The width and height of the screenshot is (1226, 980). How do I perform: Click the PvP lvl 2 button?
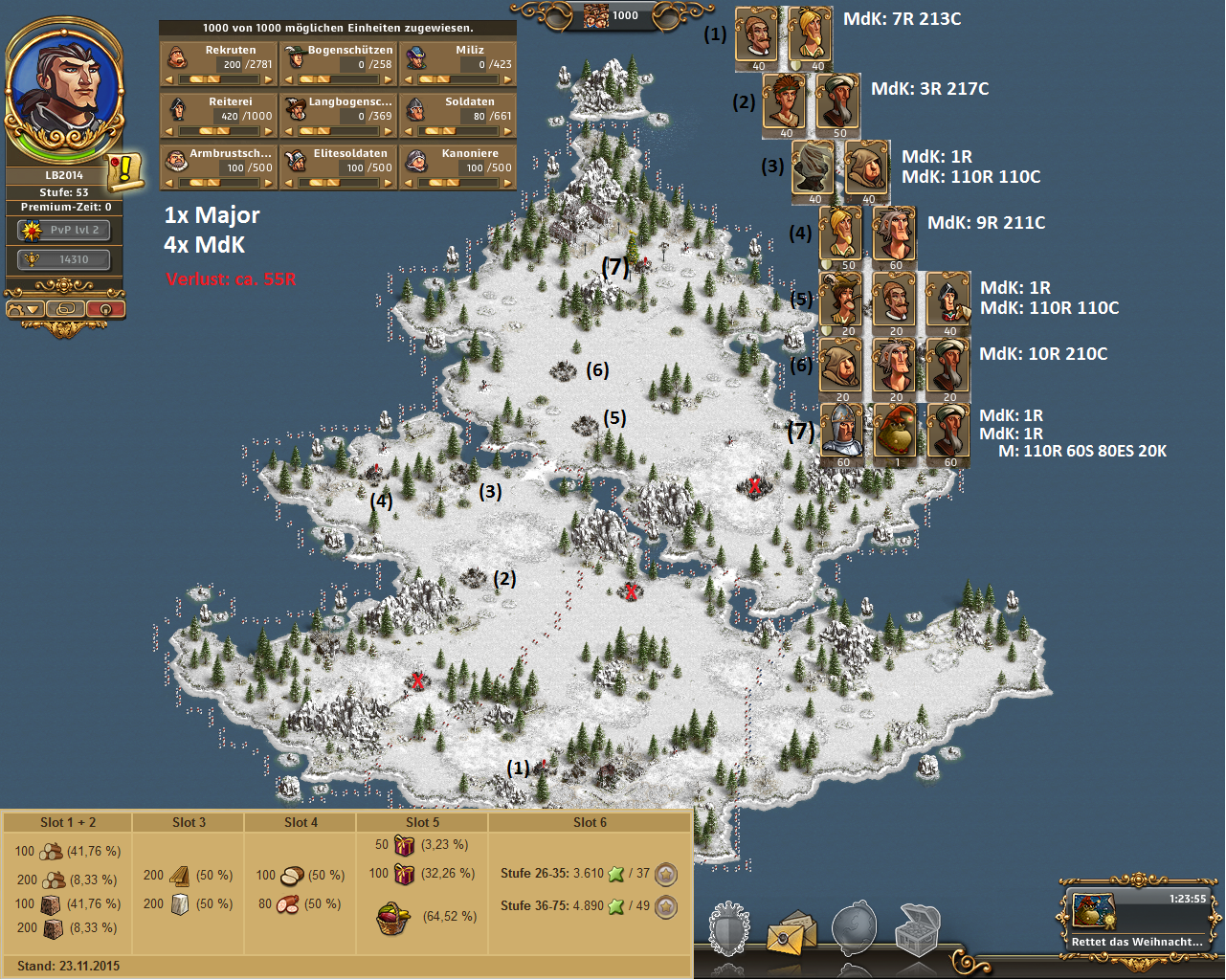pyautogui.click(x=64, y=231)
